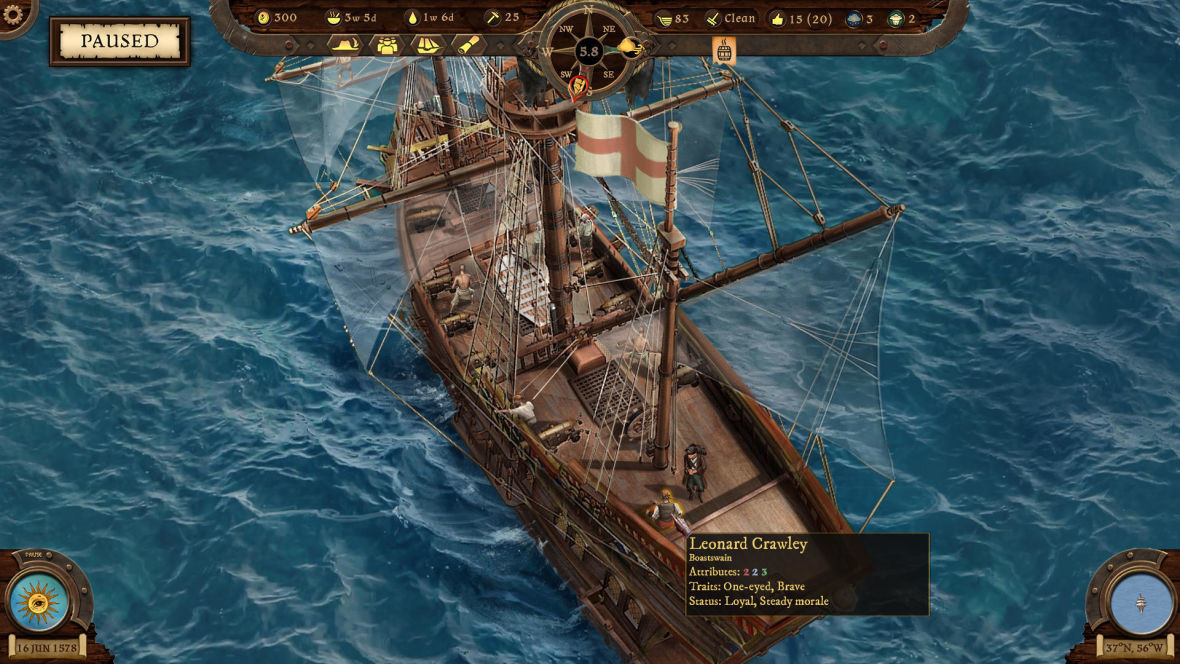Viewport: 1180px width, 664px height.
Task: Open the round ship minimap
Action: tap(1141, 603)
